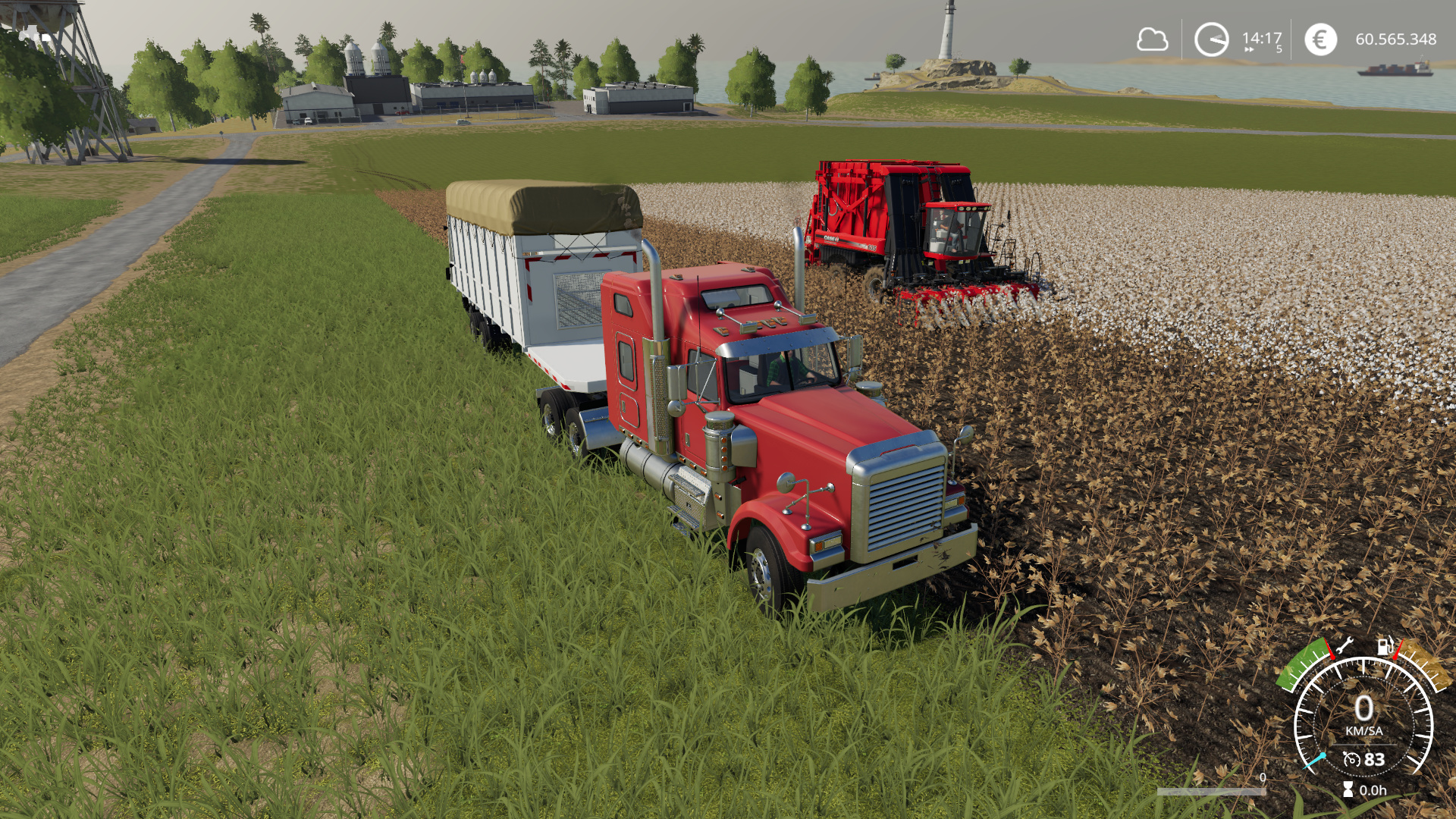Select the hourglass operating hours icon

1348,790
